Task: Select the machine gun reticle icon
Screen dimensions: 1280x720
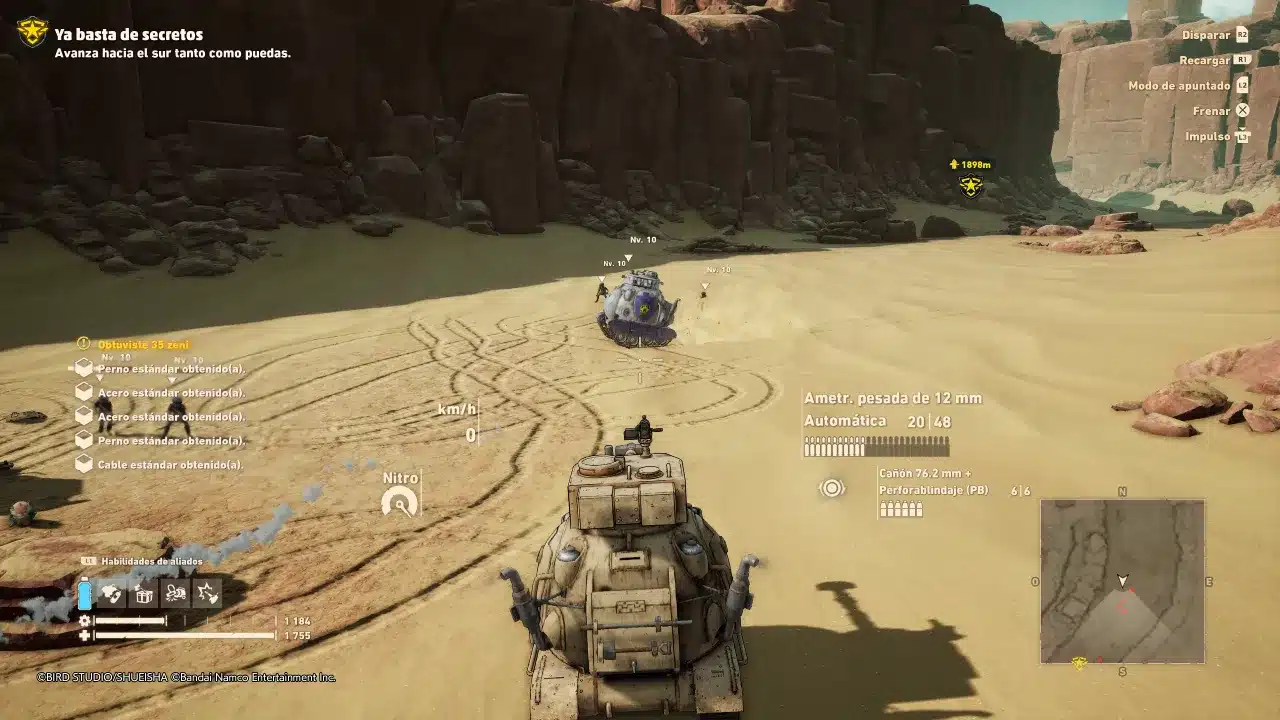Action: [831, 489]
